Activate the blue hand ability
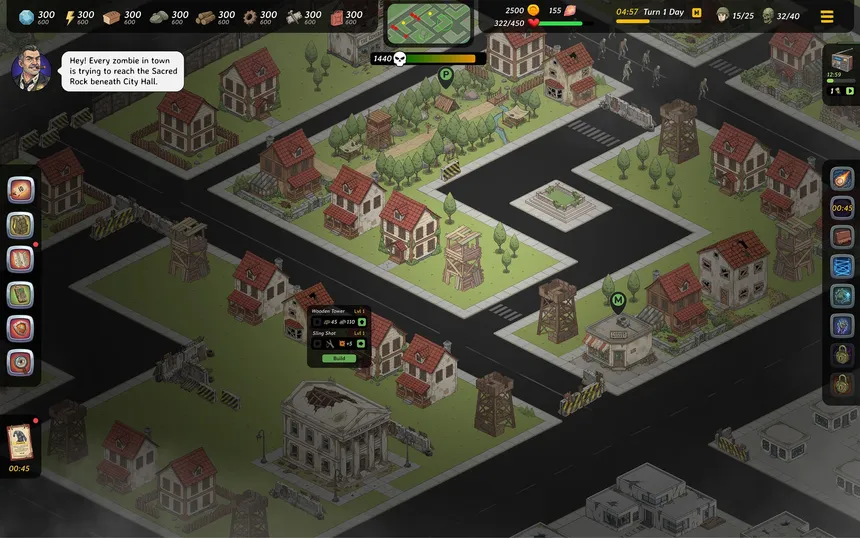The height and width of the screenshot is (538, 860). click(x=843, y=325)
